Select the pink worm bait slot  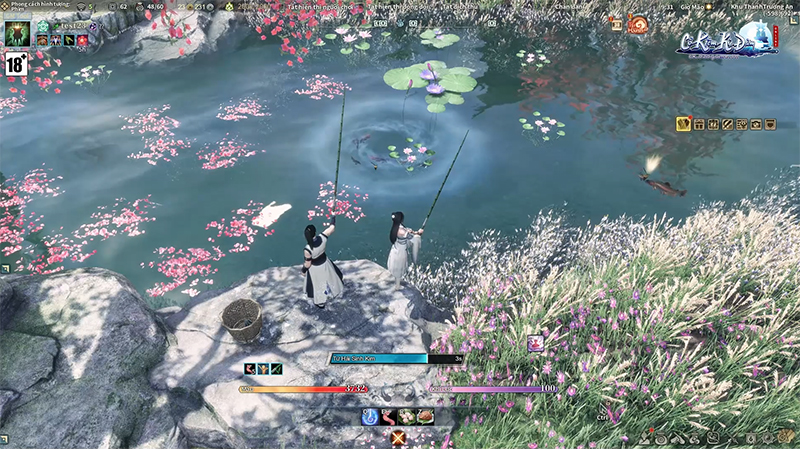click(388, 416)
